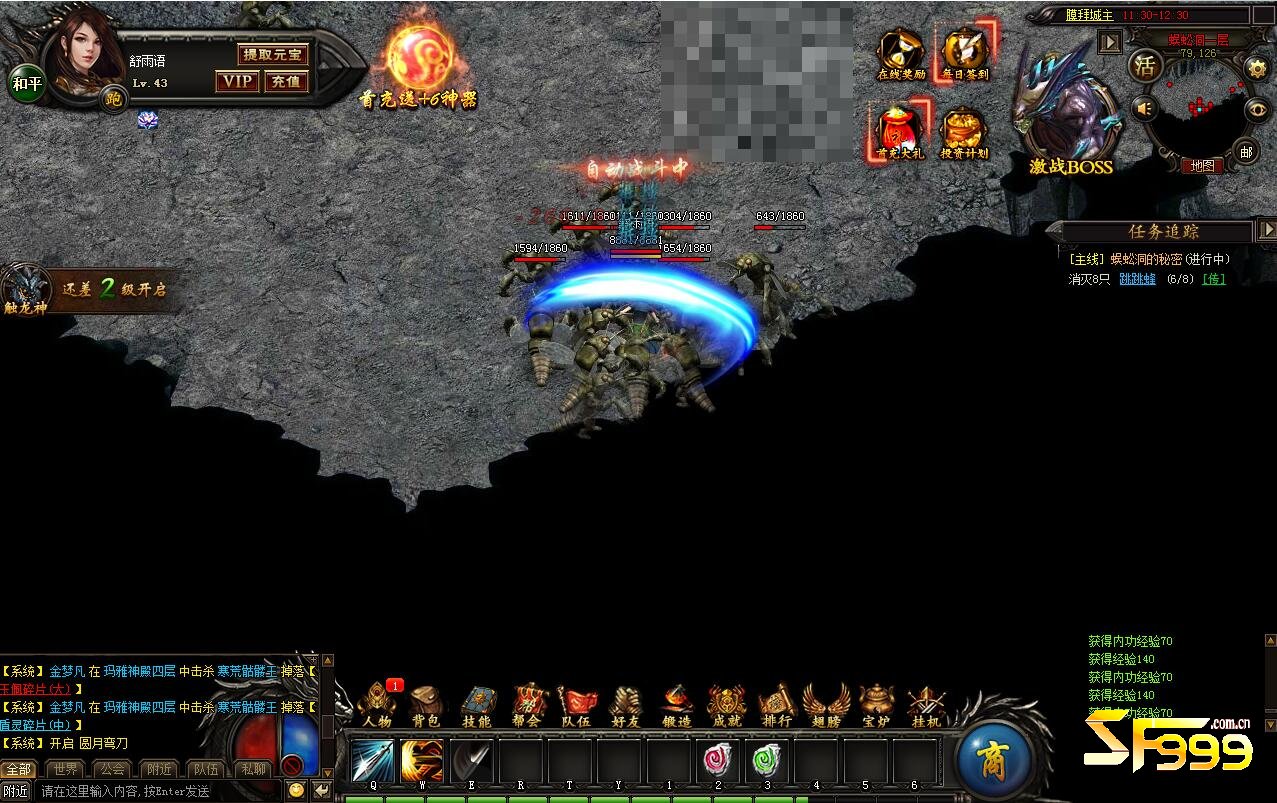
Task: Click the 跳跳蜂 quest target link
Action: (1137, 279)
